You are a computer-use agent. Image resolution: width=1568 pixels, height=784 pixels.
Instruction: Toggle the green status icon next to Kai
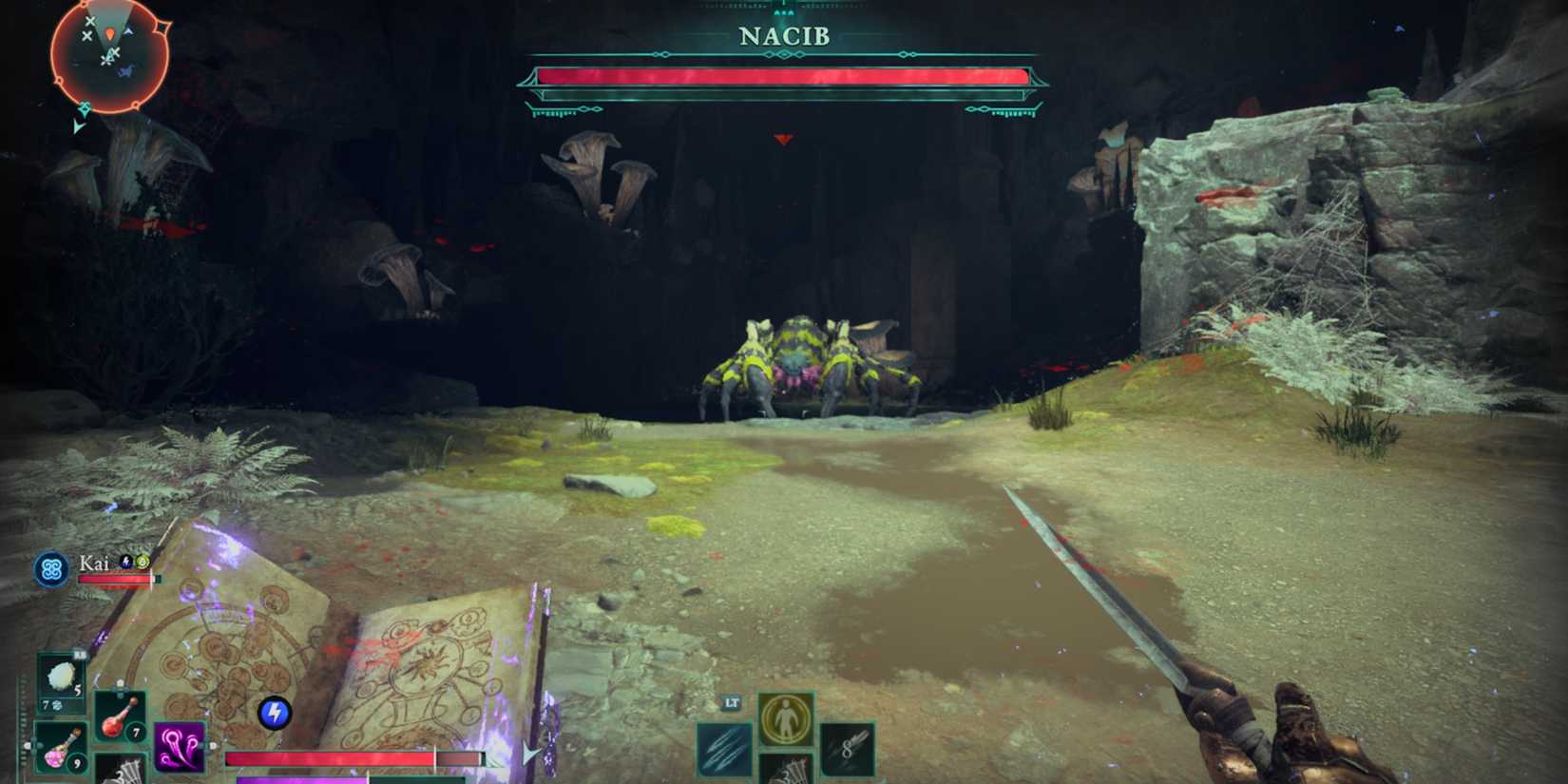point(143,564)
